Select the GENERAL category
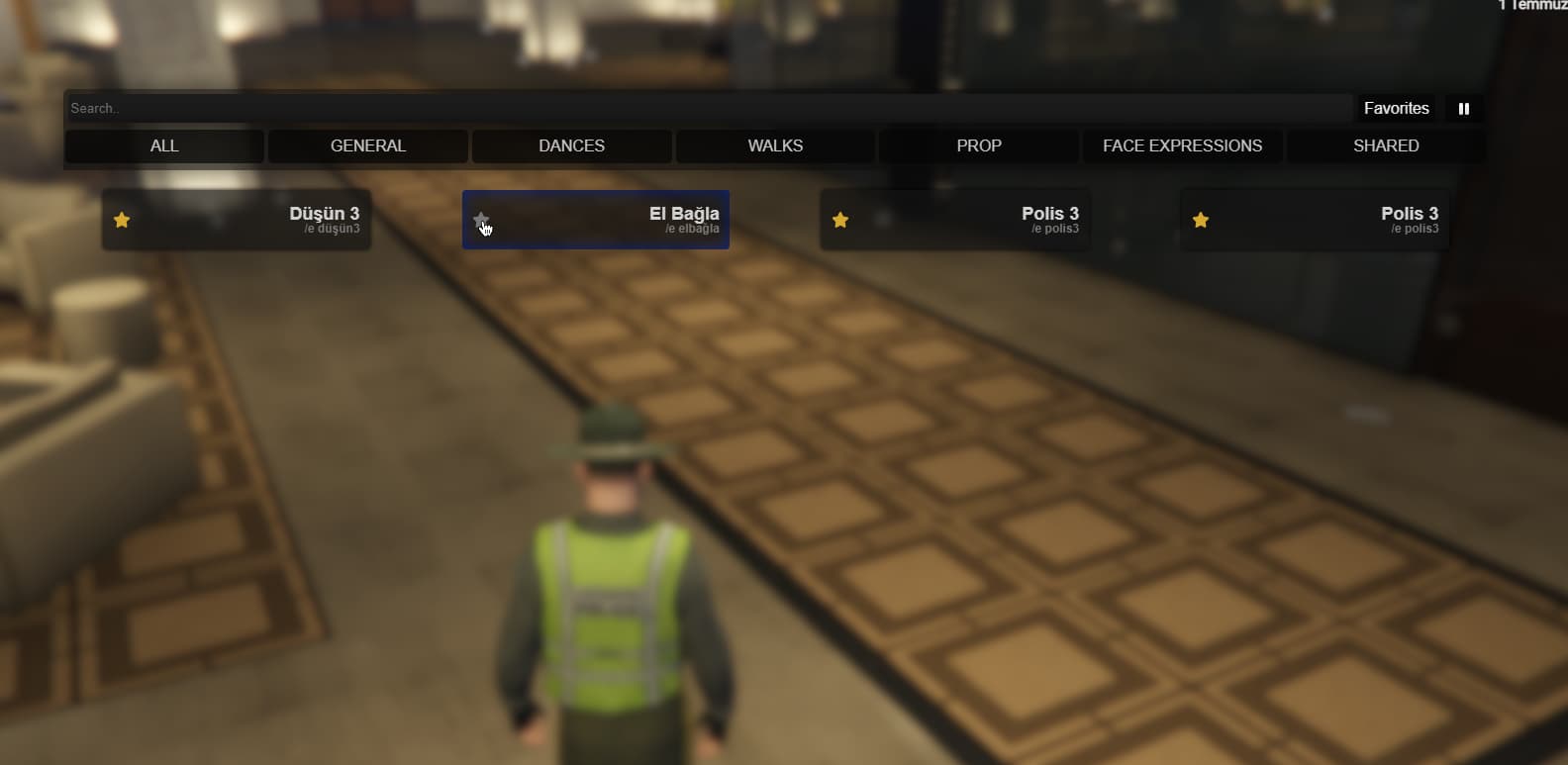The width and height of the screenshot is (1568, 765). pyautogui.click(x=368, y=145)
